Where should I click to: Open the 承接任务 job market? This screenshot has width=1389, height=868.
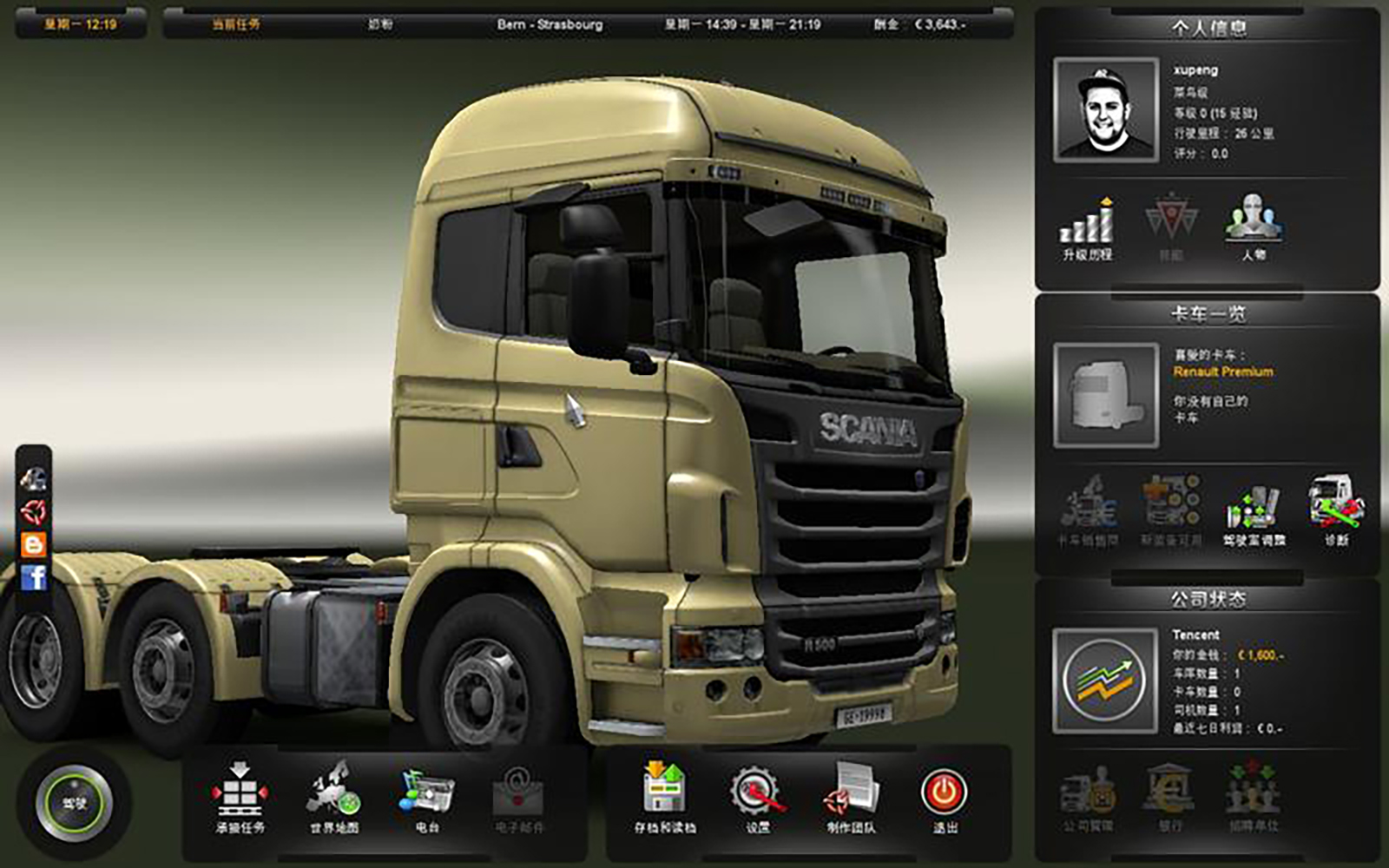(x=240, y=794)
